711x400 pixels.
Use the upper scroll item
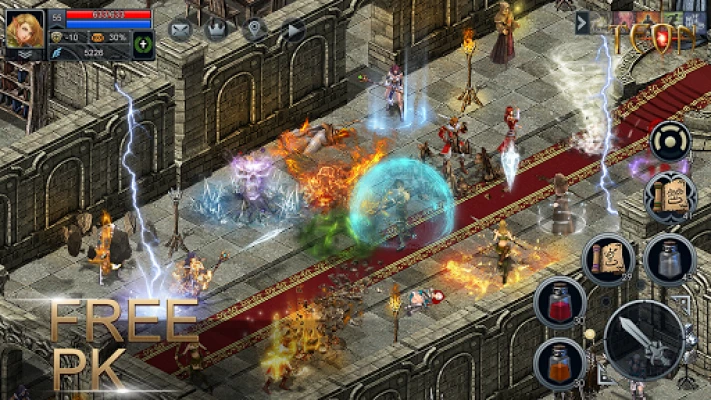[669, 196]
